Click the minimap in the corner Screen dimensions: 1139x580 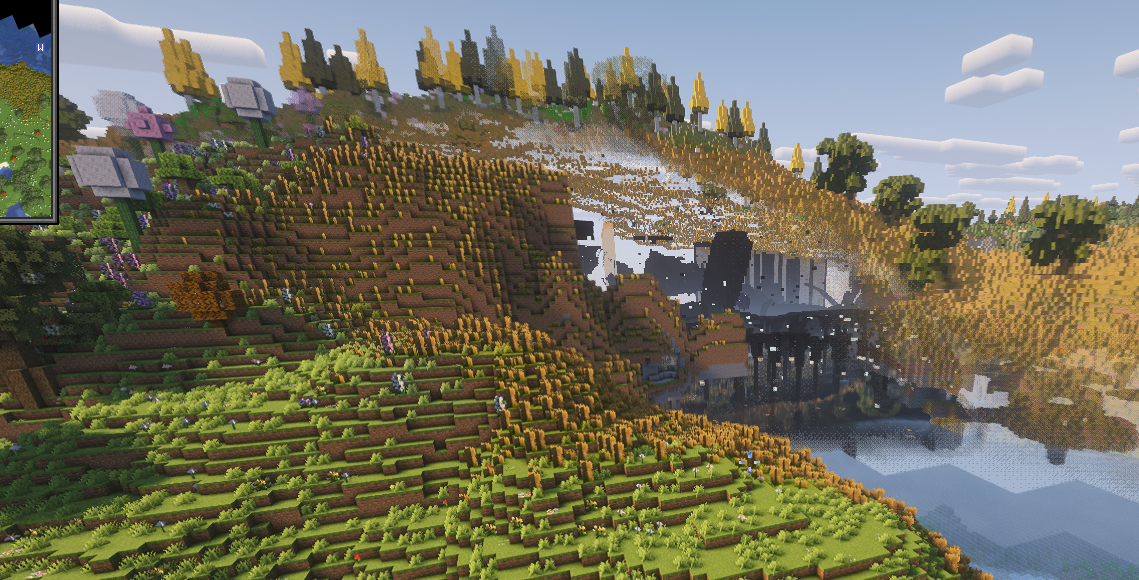point(25,110)
